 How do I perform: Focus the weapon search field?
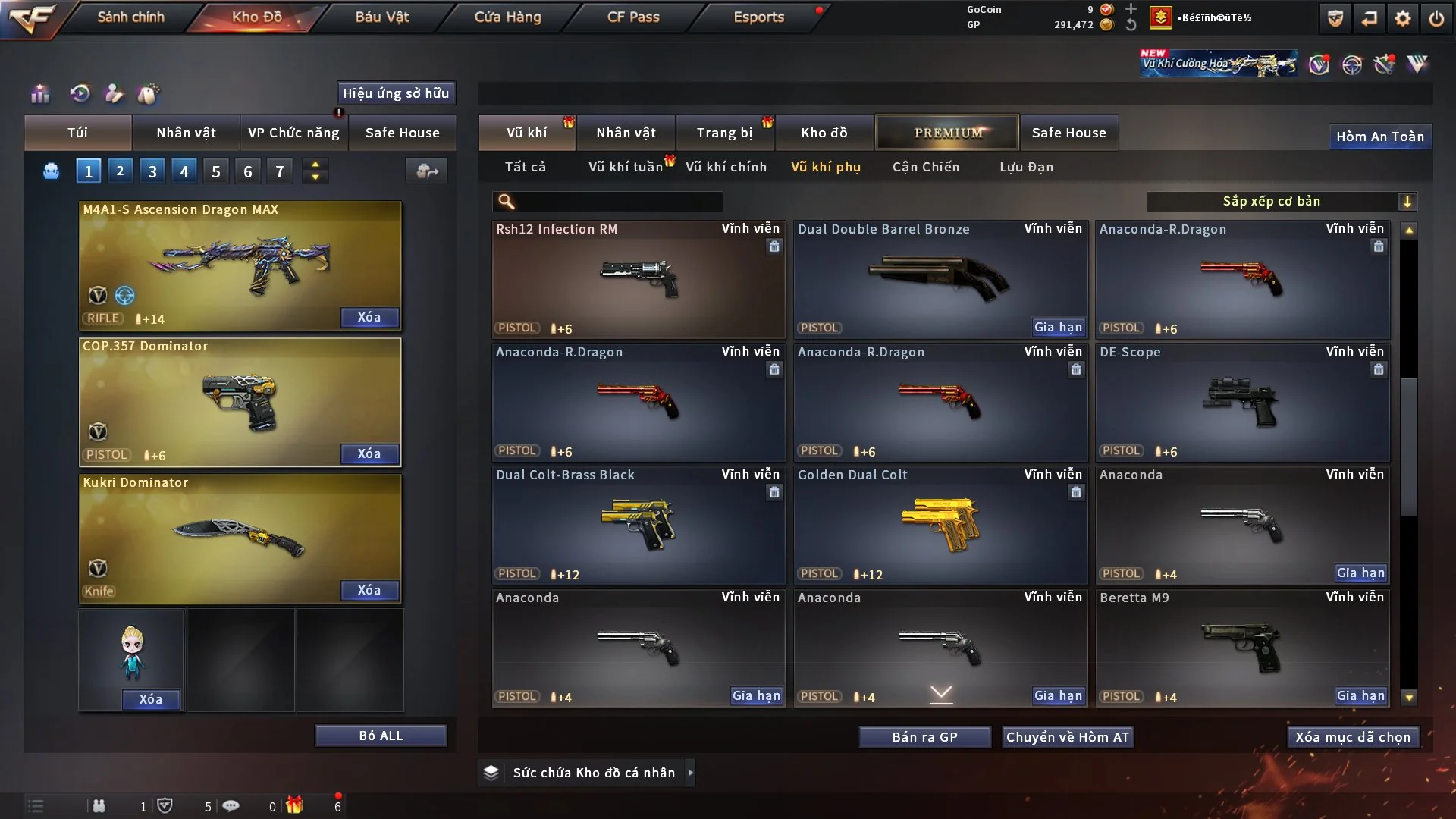click(x=618, y=201)
